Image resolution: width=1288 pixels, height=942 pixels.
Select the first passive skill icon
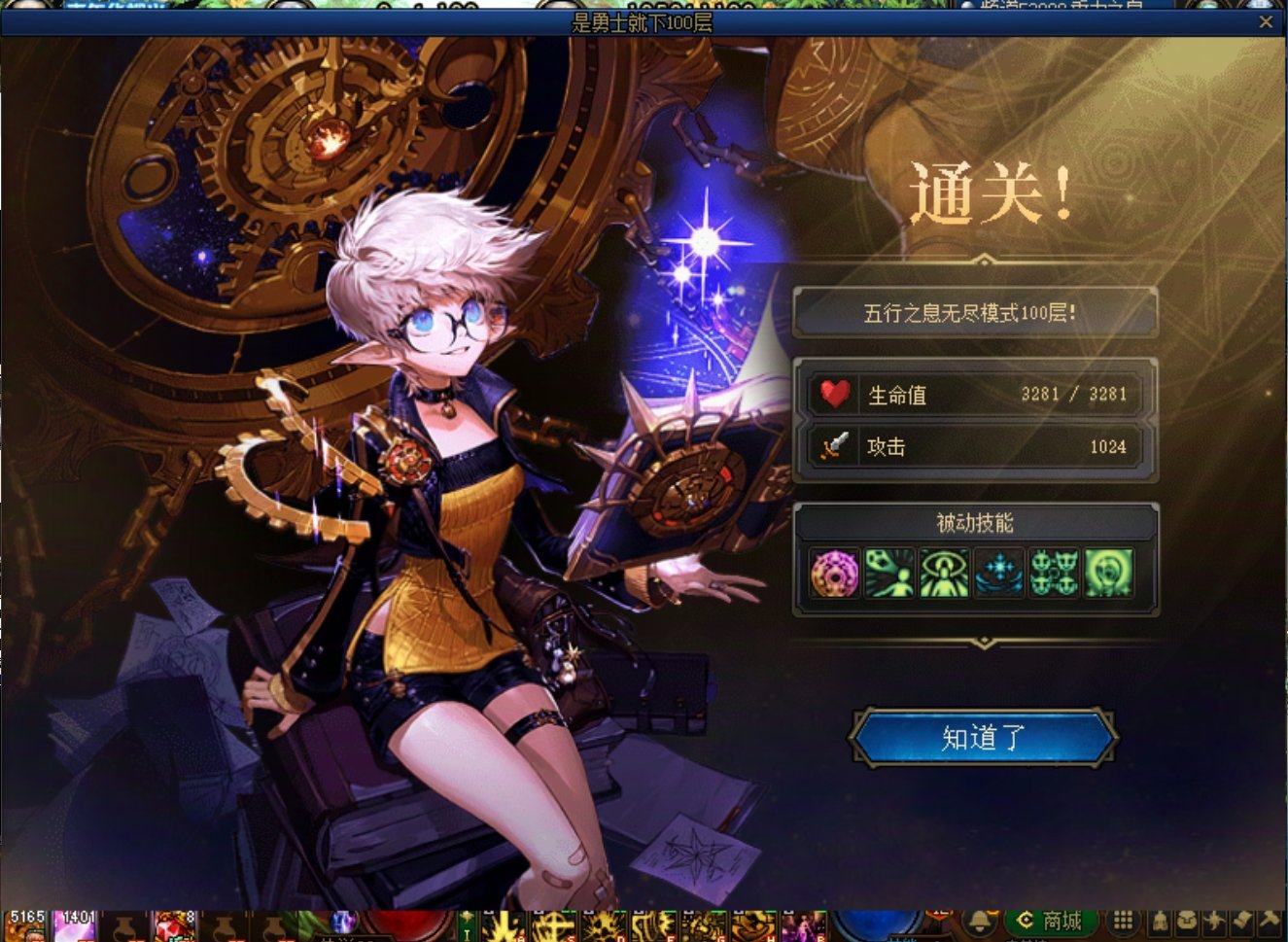click(834, 574)
